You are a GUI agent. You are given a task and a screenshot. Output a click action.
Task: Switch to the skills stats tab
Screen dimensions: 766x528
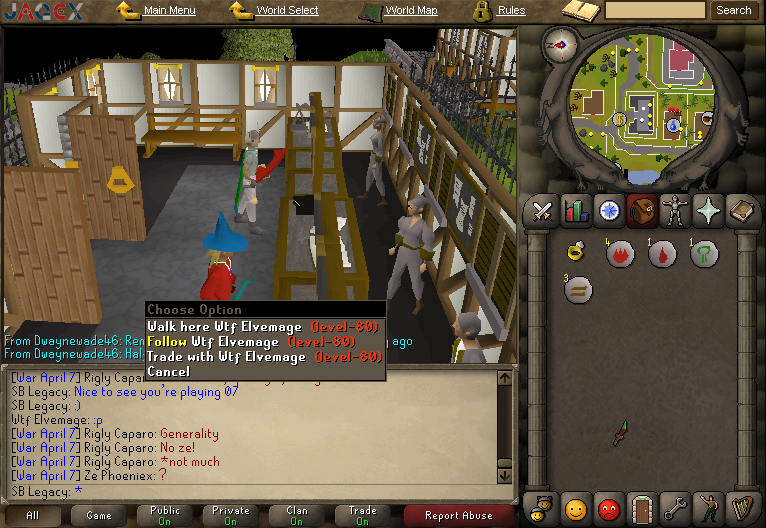(x=575, y=211)
